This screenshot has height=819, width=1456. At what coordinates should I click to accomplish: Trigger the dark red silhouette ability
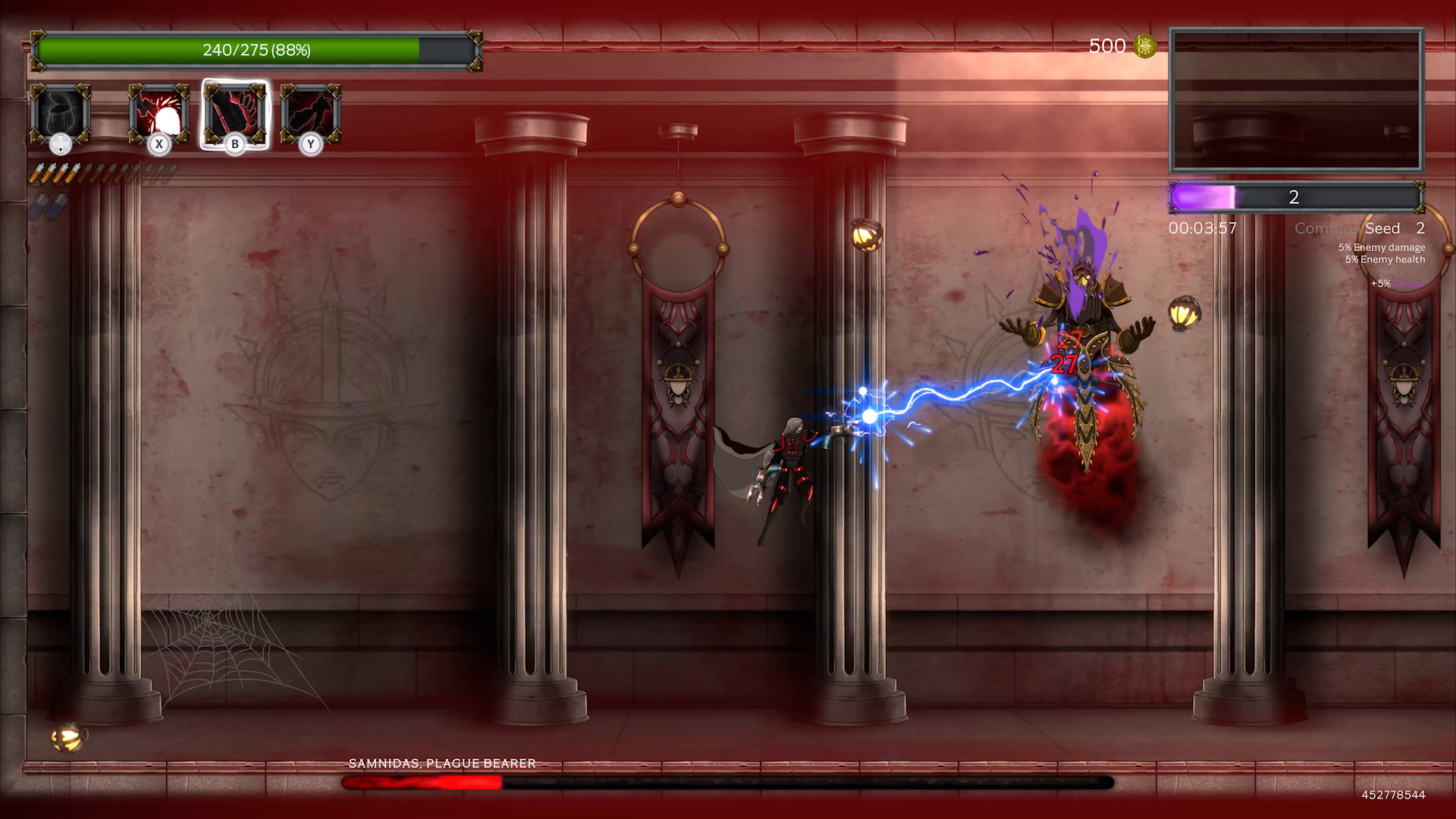[x=310, y=115]
